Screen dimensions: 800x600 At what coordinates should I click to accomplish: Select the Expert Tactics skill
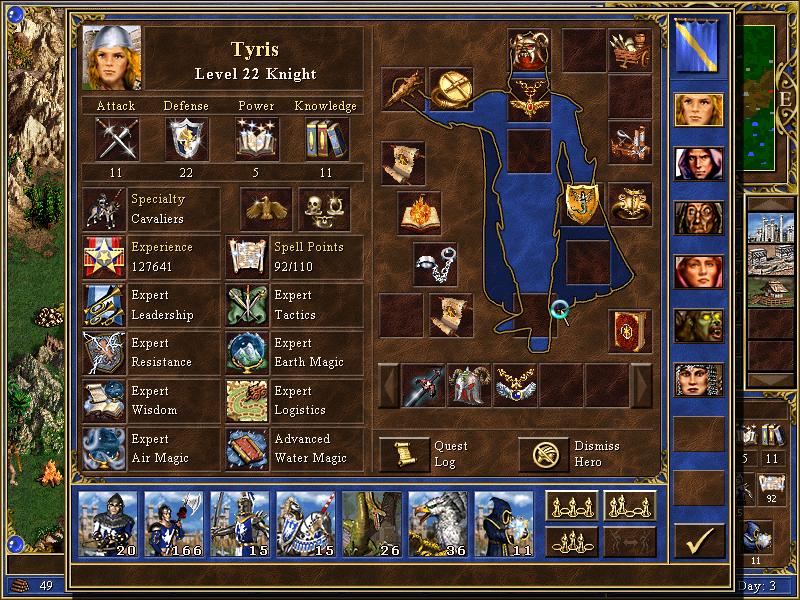point(247,304)
